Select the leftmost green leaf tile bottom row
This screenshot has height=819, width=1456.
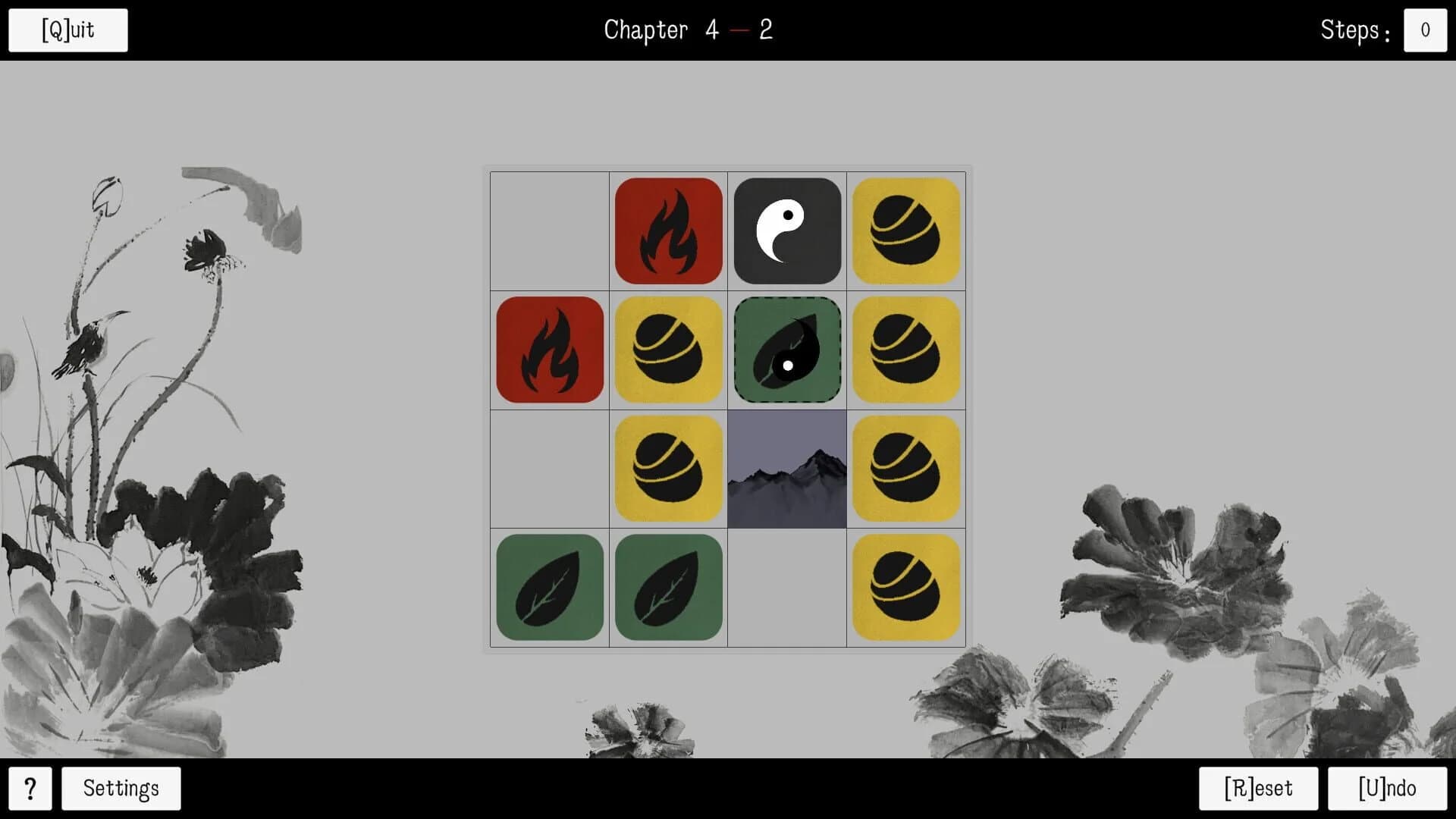[x=549, y=588]
